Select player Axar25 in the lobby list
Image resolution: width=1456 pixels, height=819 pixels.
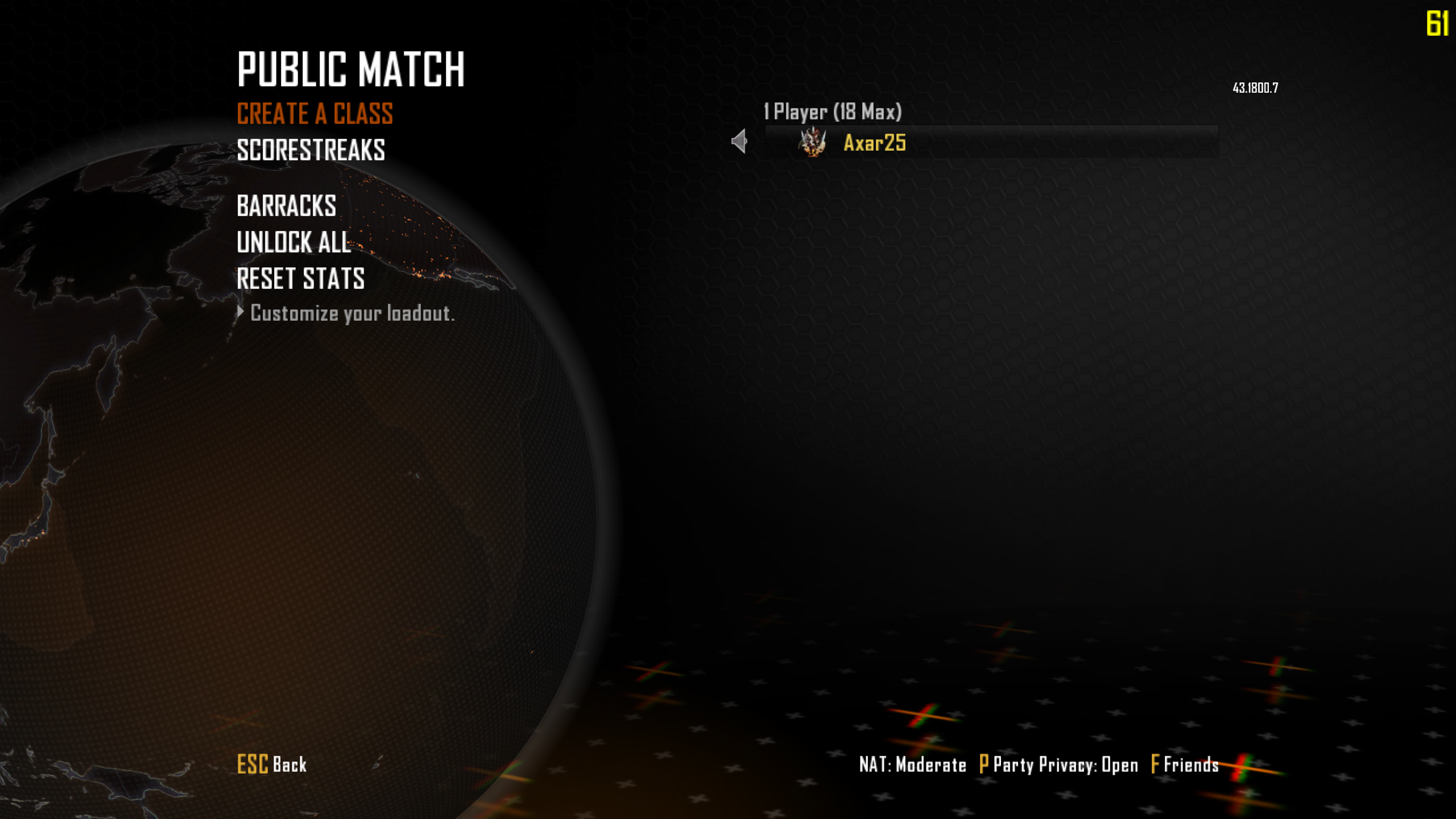(874, 143)
